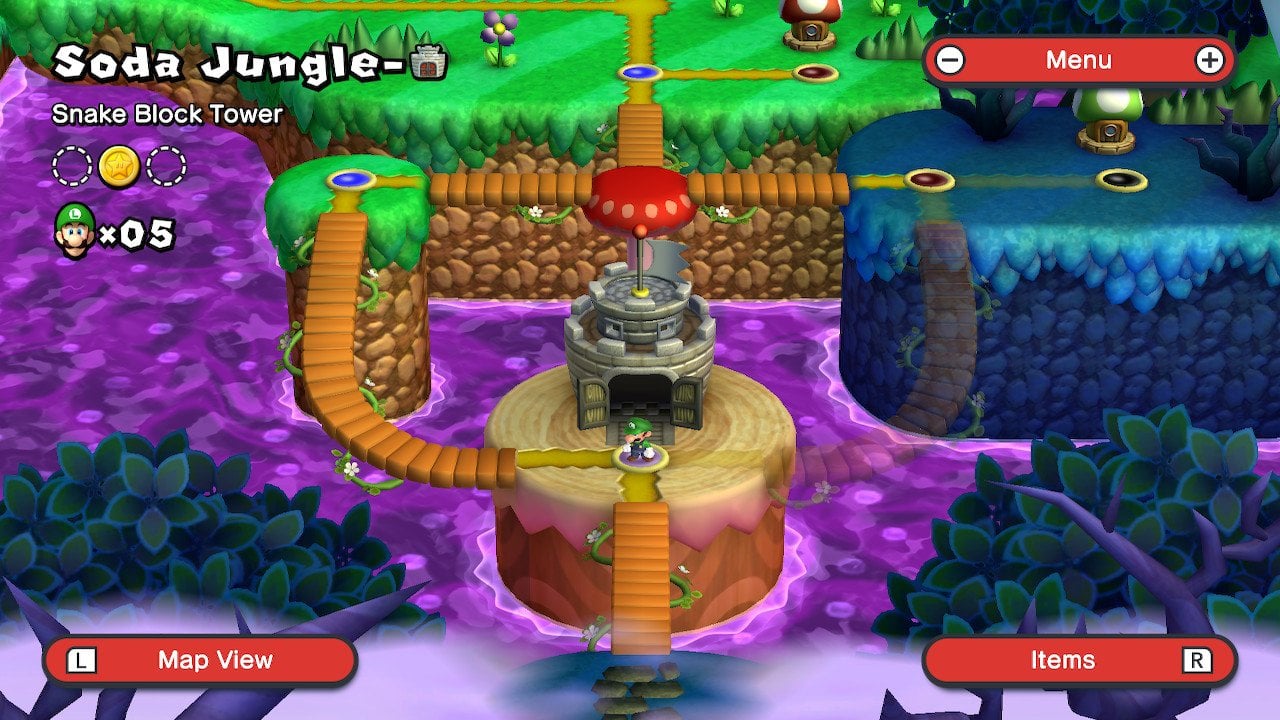Click the checkpoint flag atop the tower
This screenshot has height=720, width=1280.
(660, 261)
